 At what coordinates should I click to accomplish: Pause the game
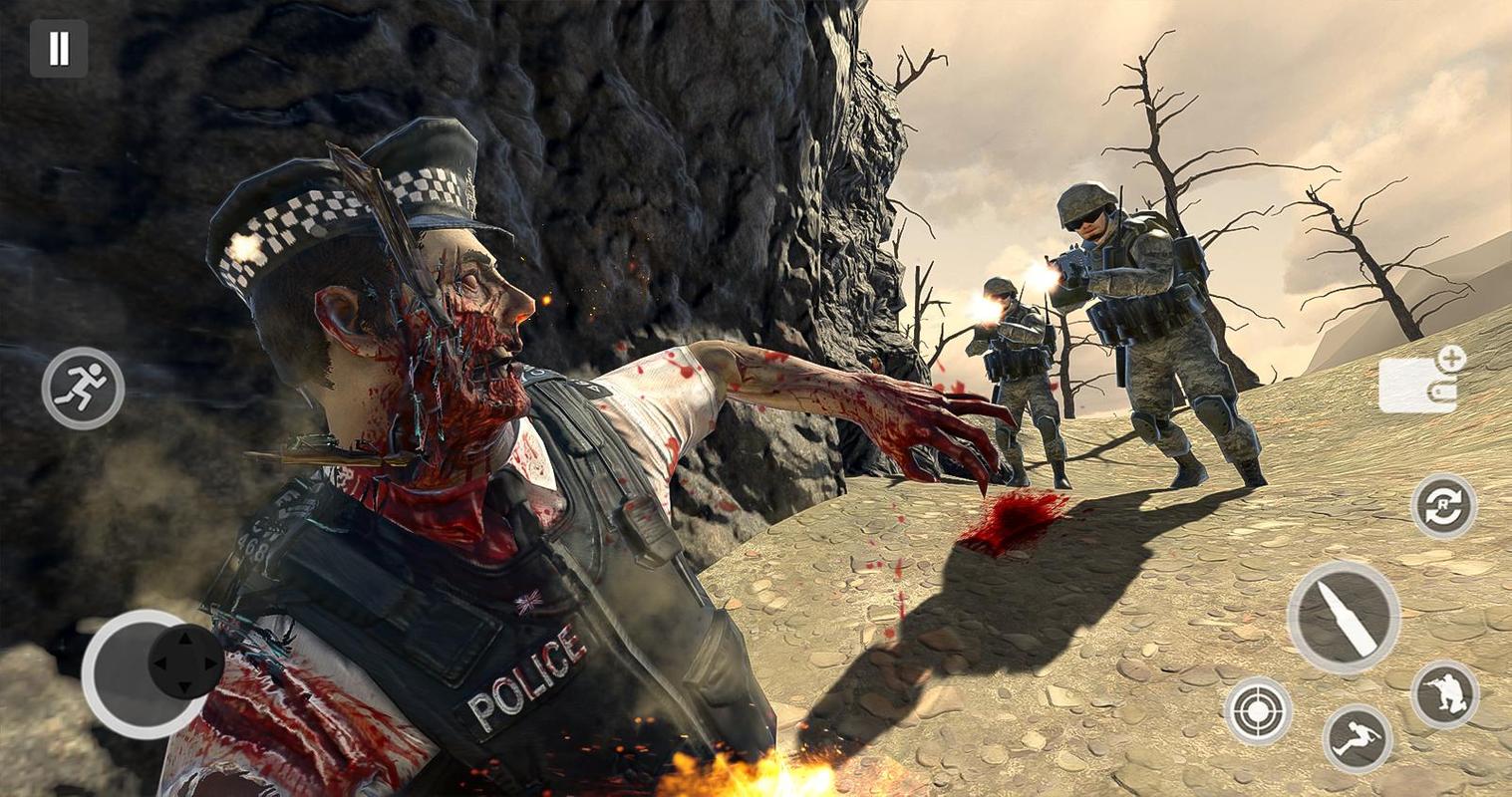(x=59, y=49)
